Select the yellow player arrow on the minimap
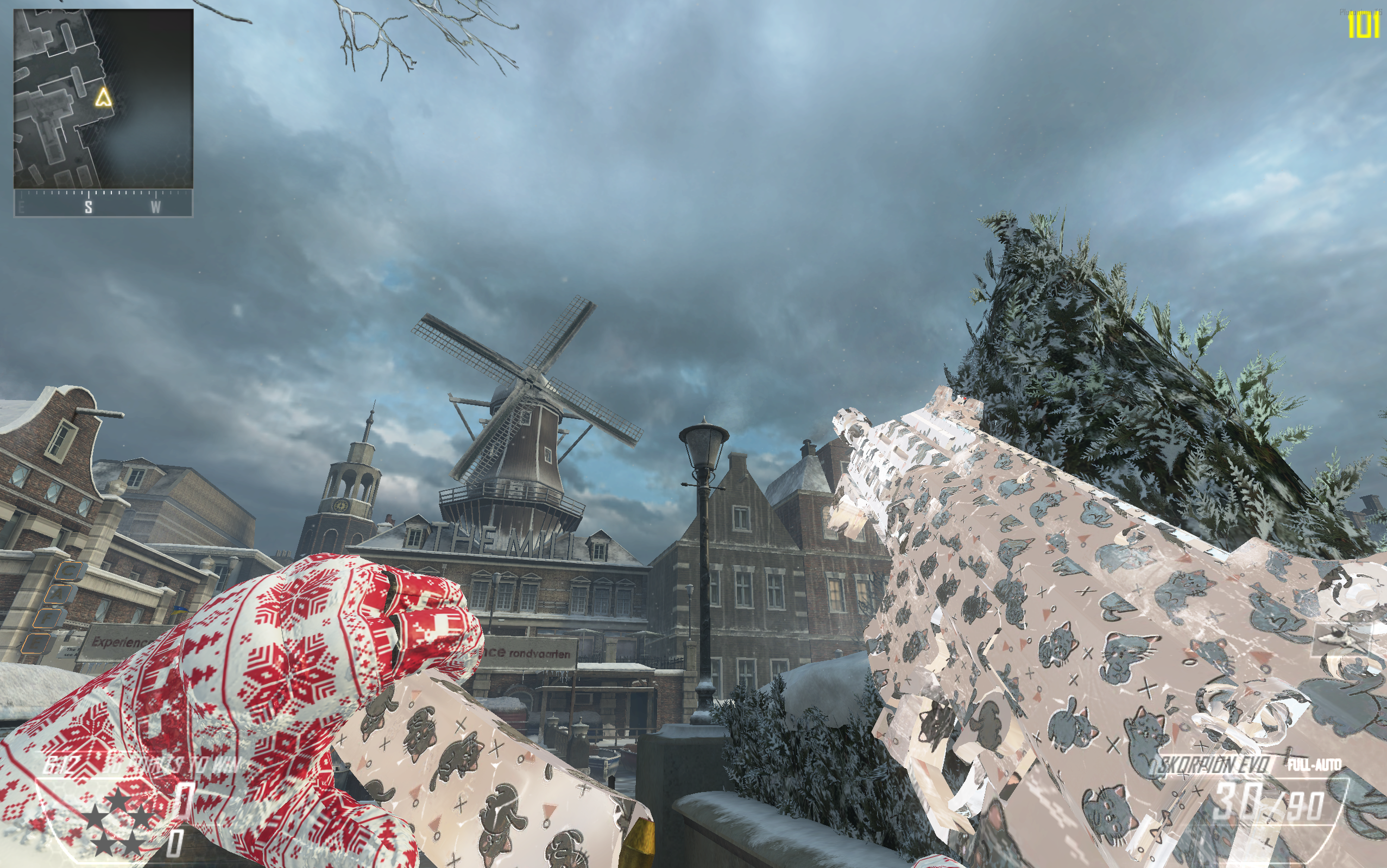The image size is (1387, 868). click(x=103, y=98)
